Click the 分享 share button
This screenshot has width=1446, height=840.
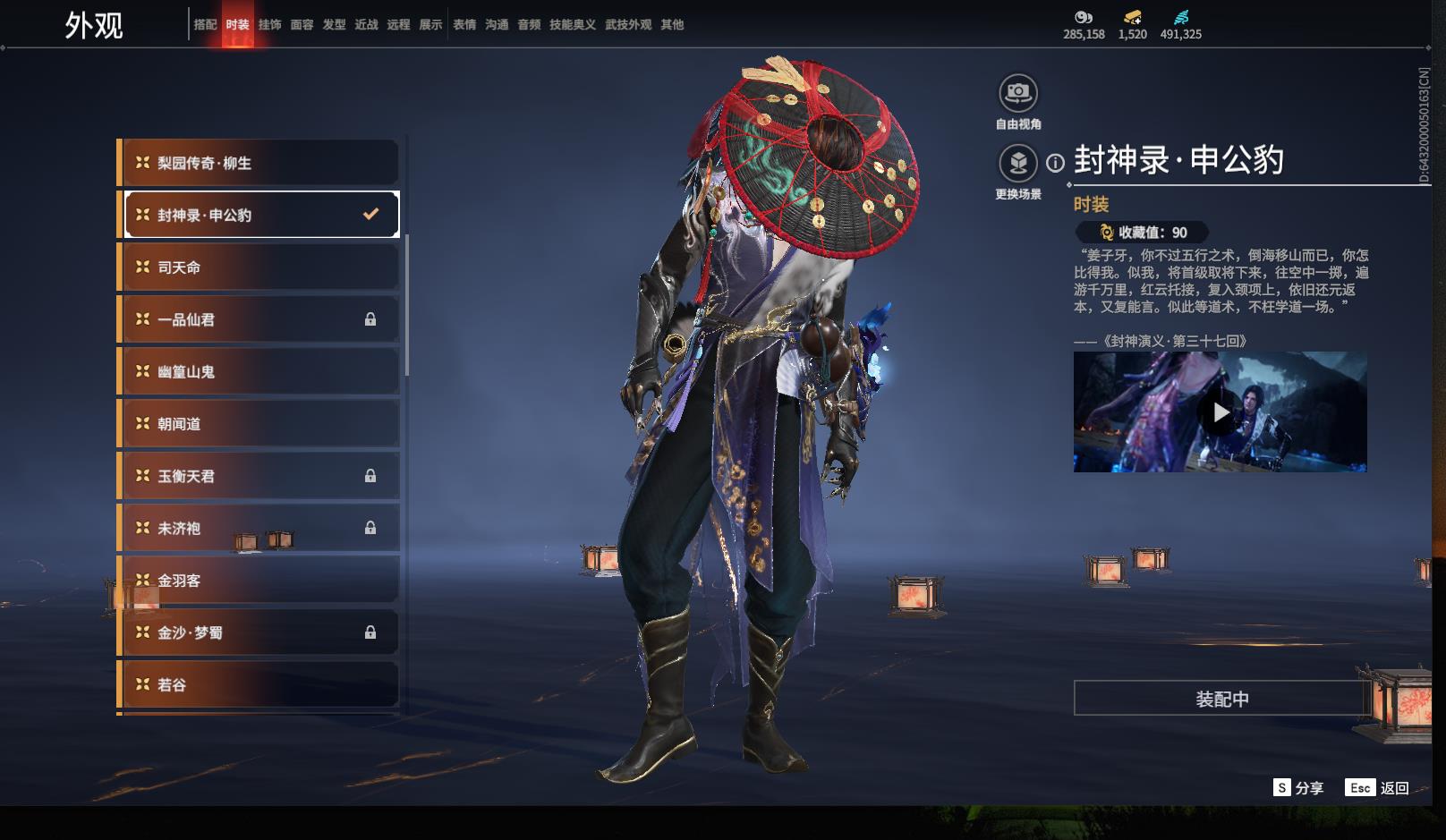pos(1298,787)
